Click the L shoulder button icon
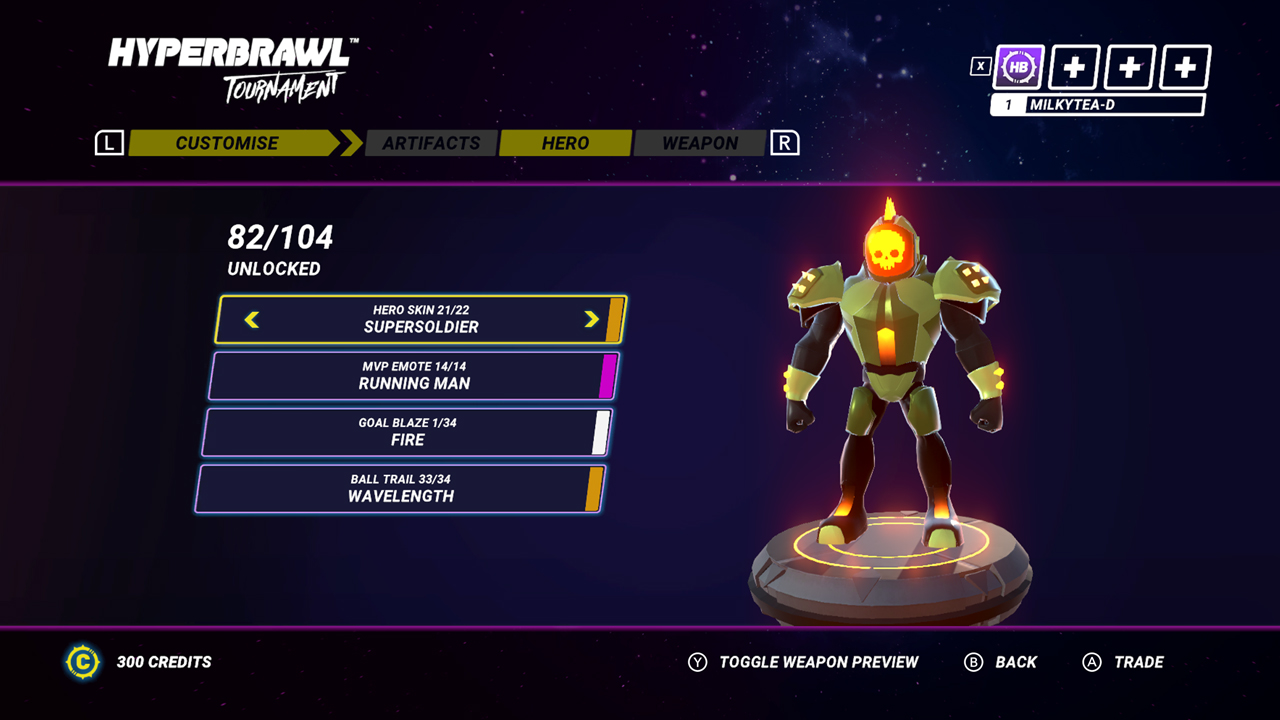 [108, 142]
